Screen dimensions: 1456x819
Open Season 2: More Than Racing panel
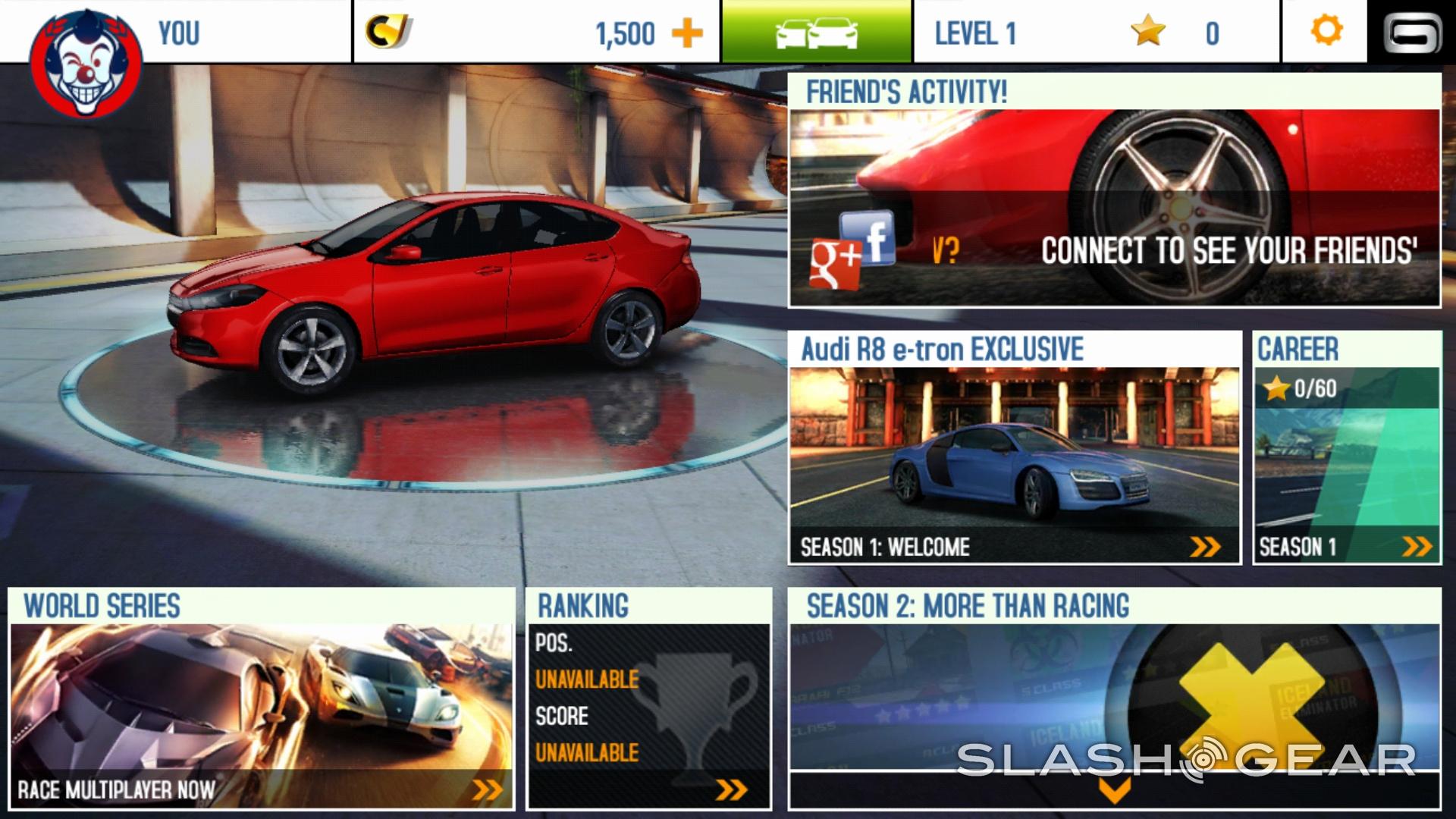[1113, 682]
